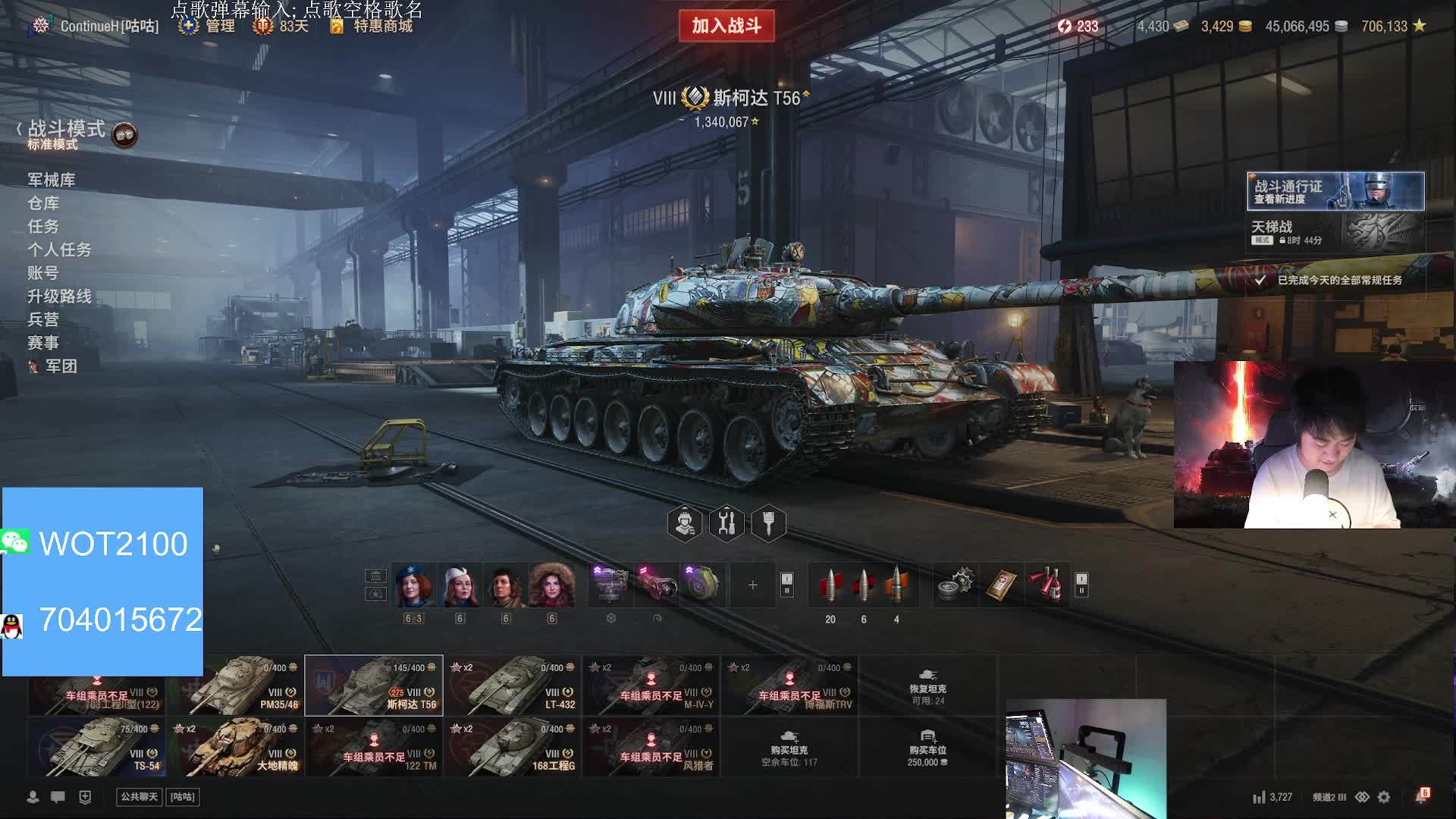Open the 军团 clan menu

[x=61, y=366]
